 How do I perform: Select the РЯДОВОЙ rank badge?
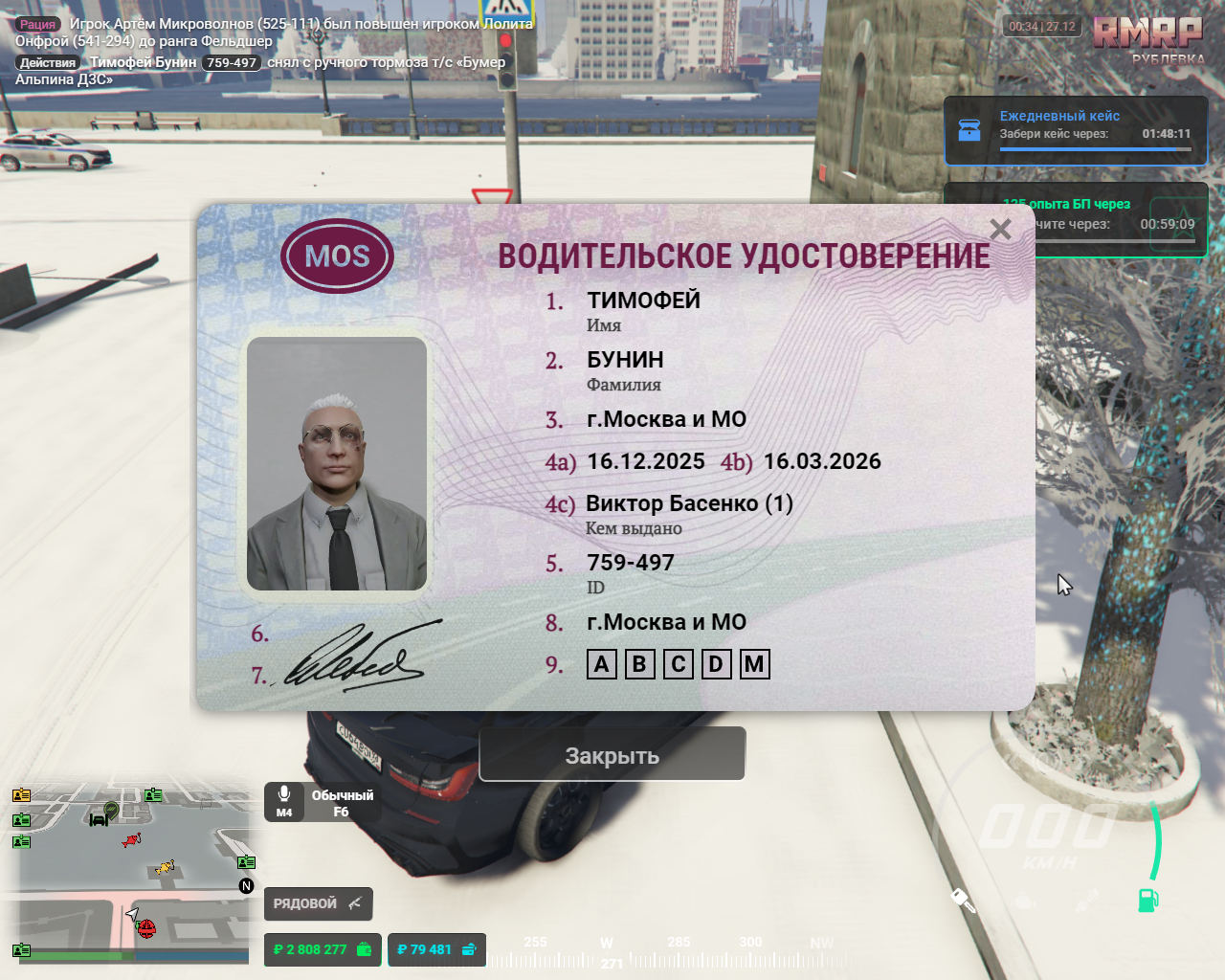[318, 903]
